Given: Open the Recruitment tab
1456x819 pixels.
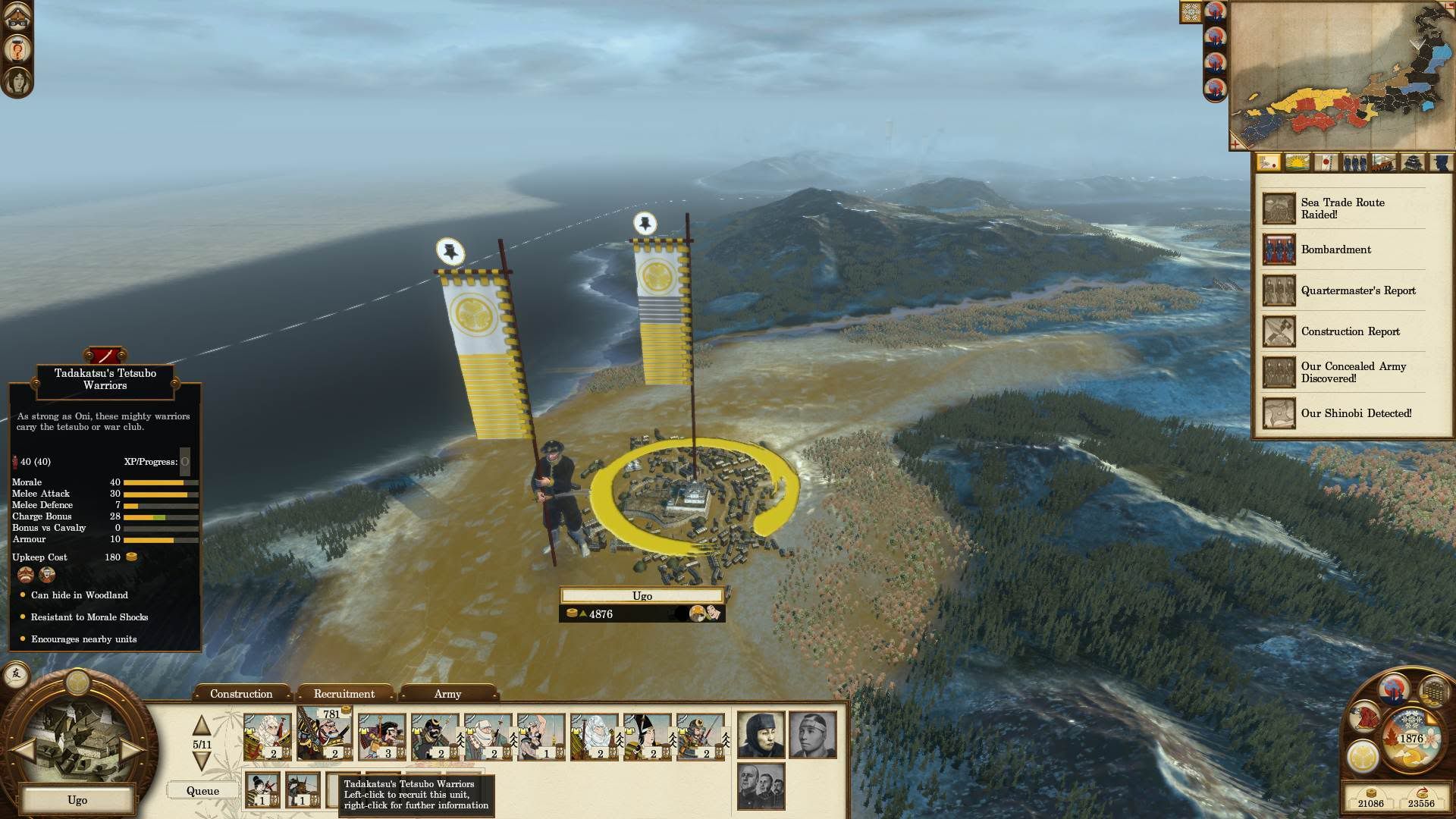Looking at the screenshot, I should 344,694.
